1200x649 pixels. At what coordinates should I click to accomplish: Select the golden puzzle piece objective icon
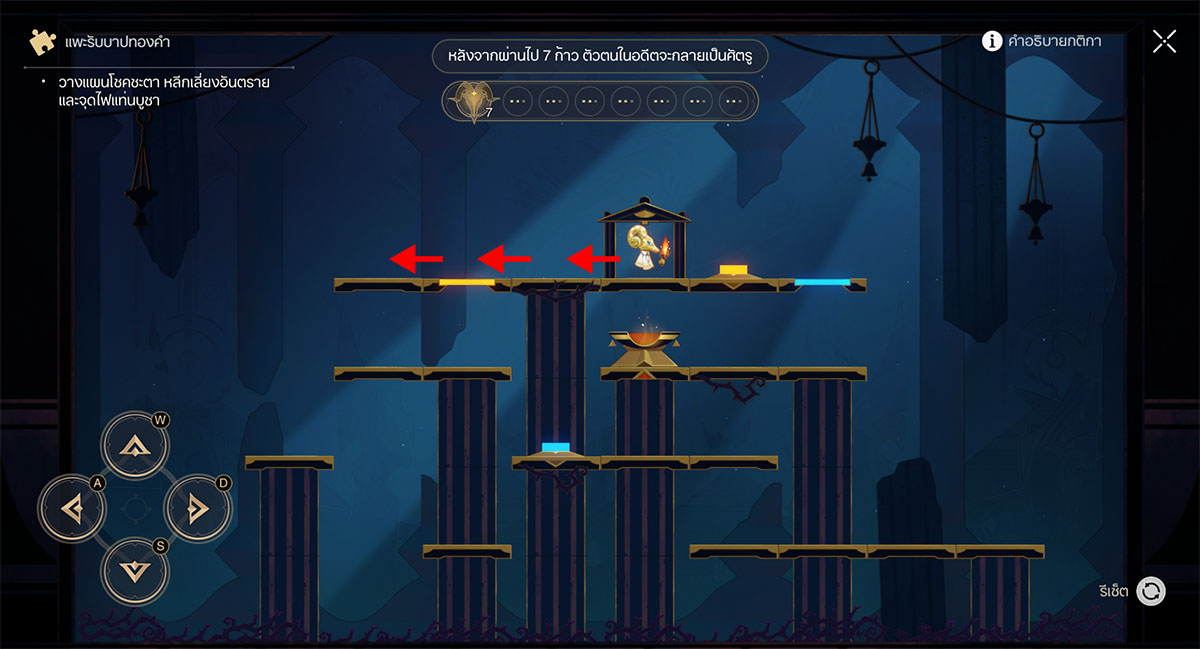(41, 42)
